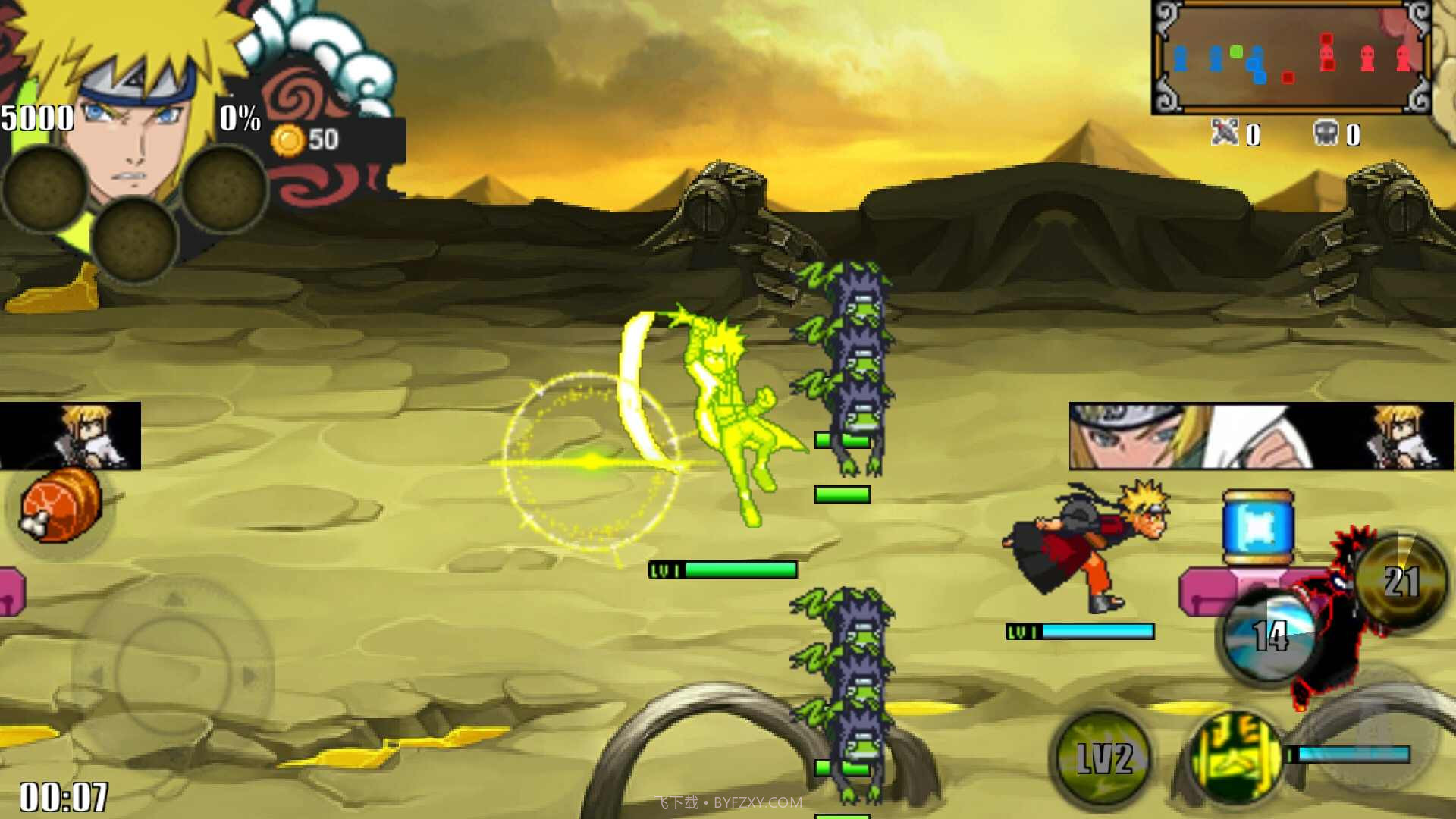The image size is (1456, 819).
Task: Open the battlefield minimap
Action: click(1291, 58)
